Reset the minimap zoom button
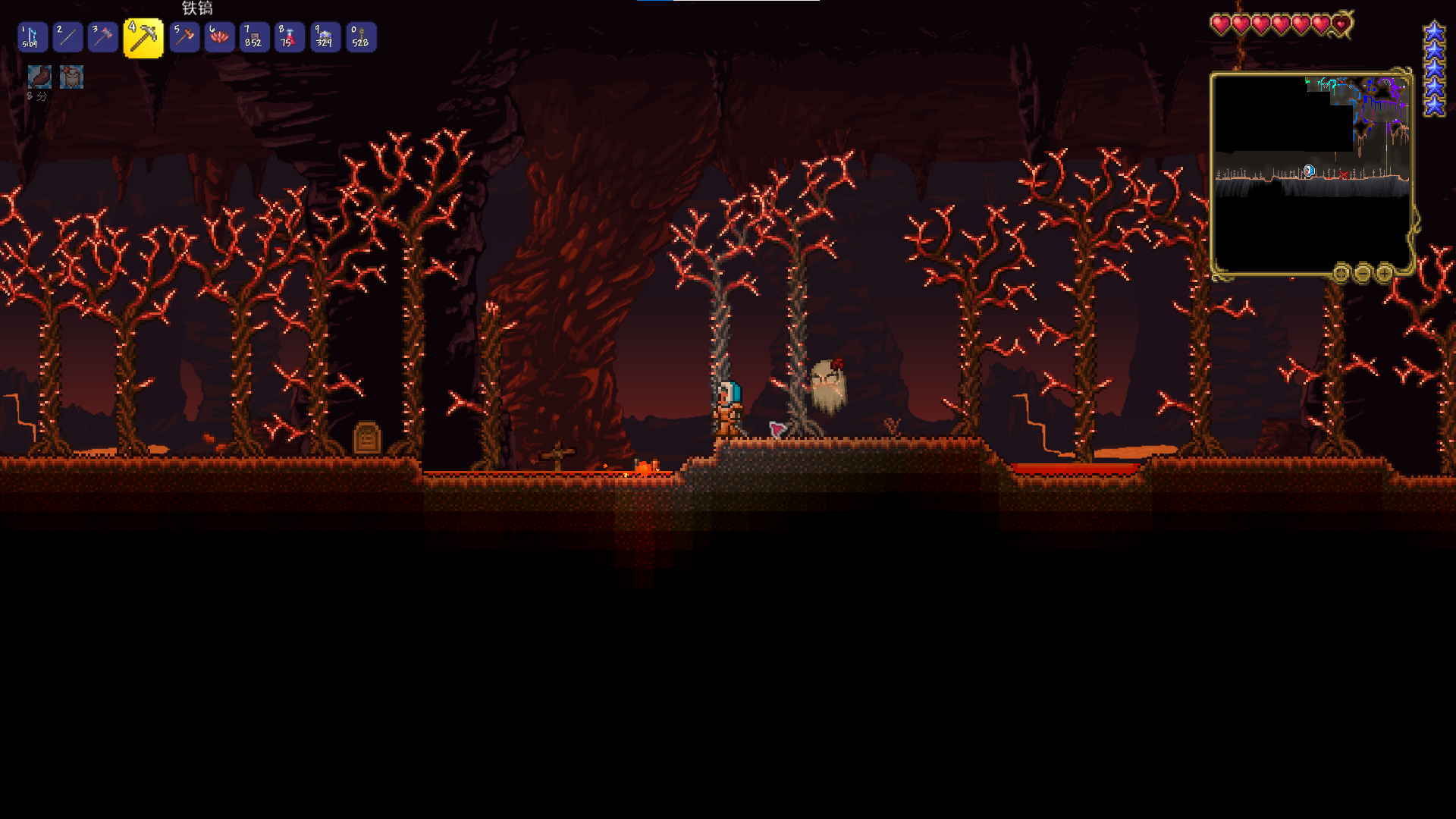 pos(1341,273)
